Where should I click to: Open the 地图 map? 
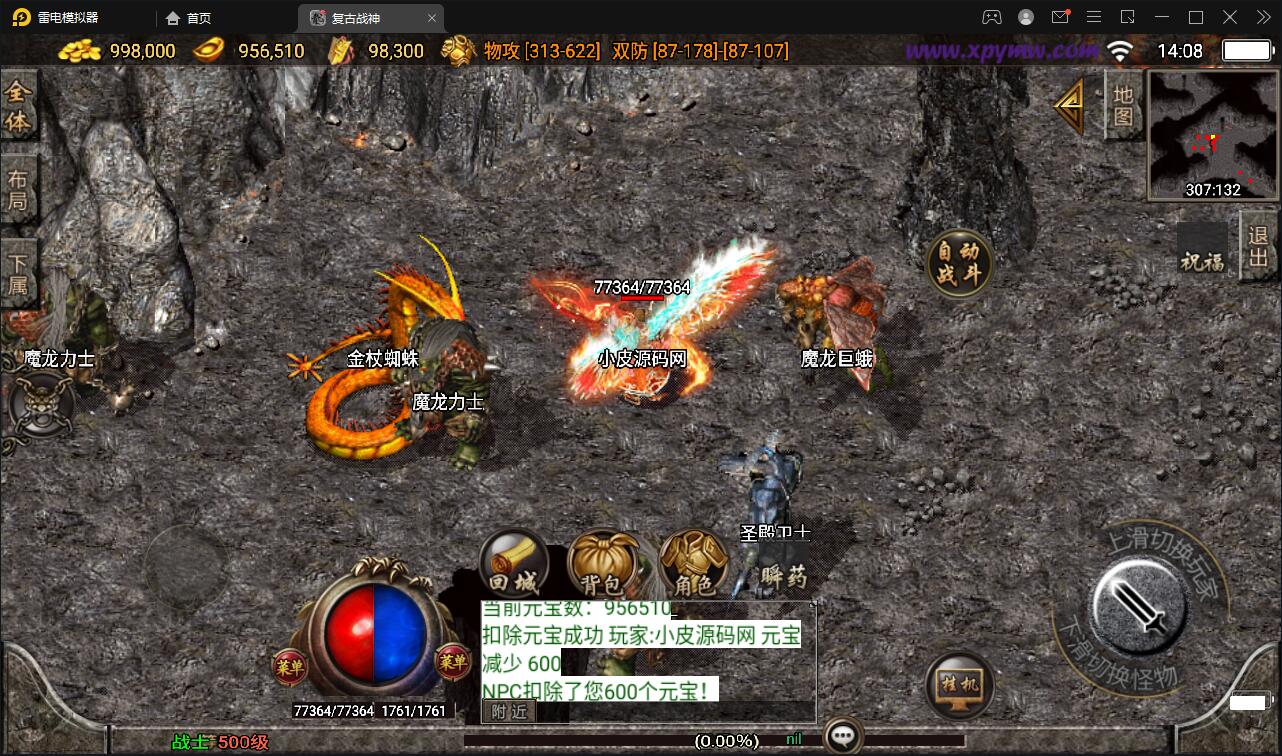(1123, 104)
